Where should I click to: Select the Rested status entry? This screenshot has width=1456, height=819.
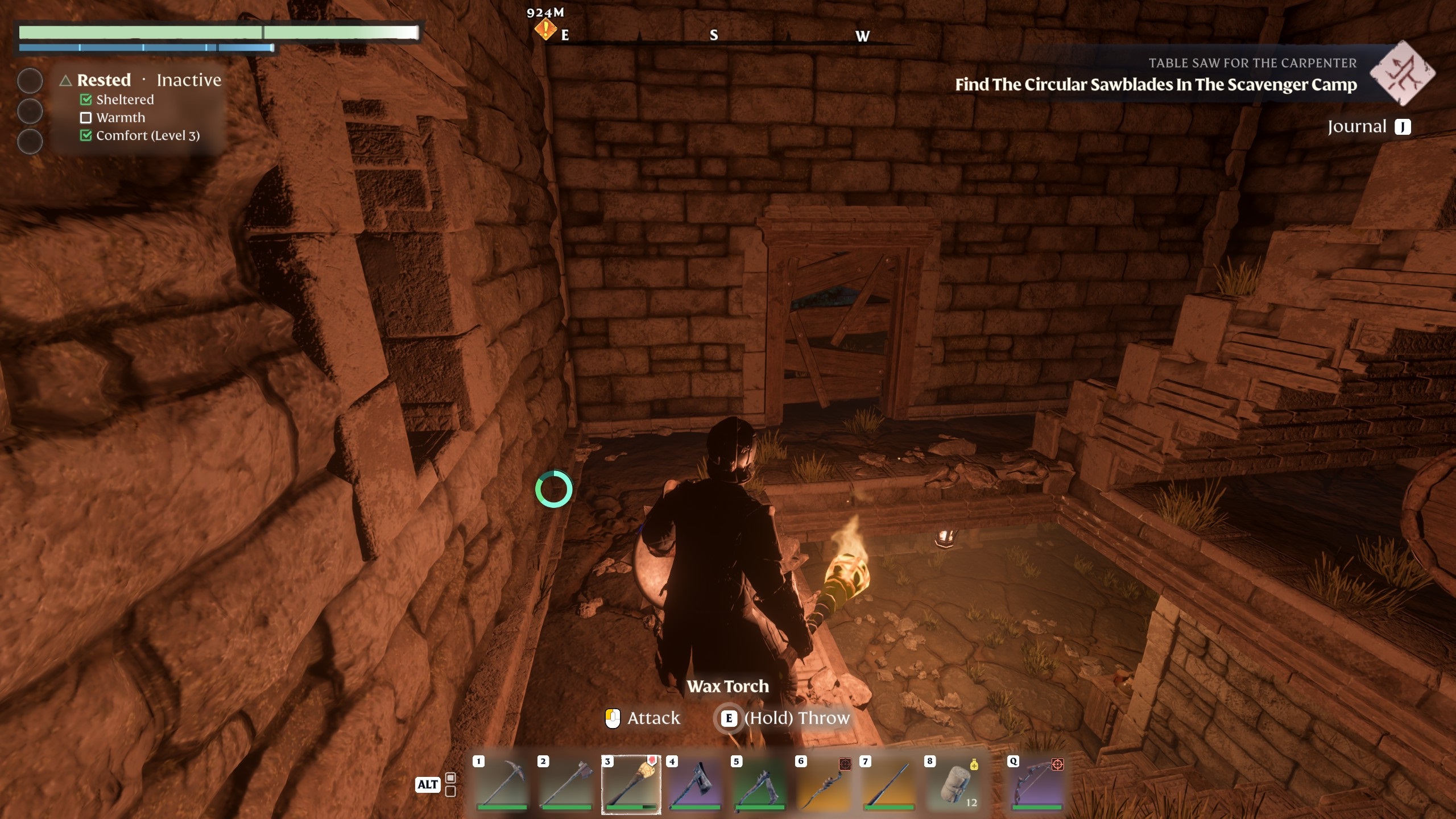tap(105, 80)
